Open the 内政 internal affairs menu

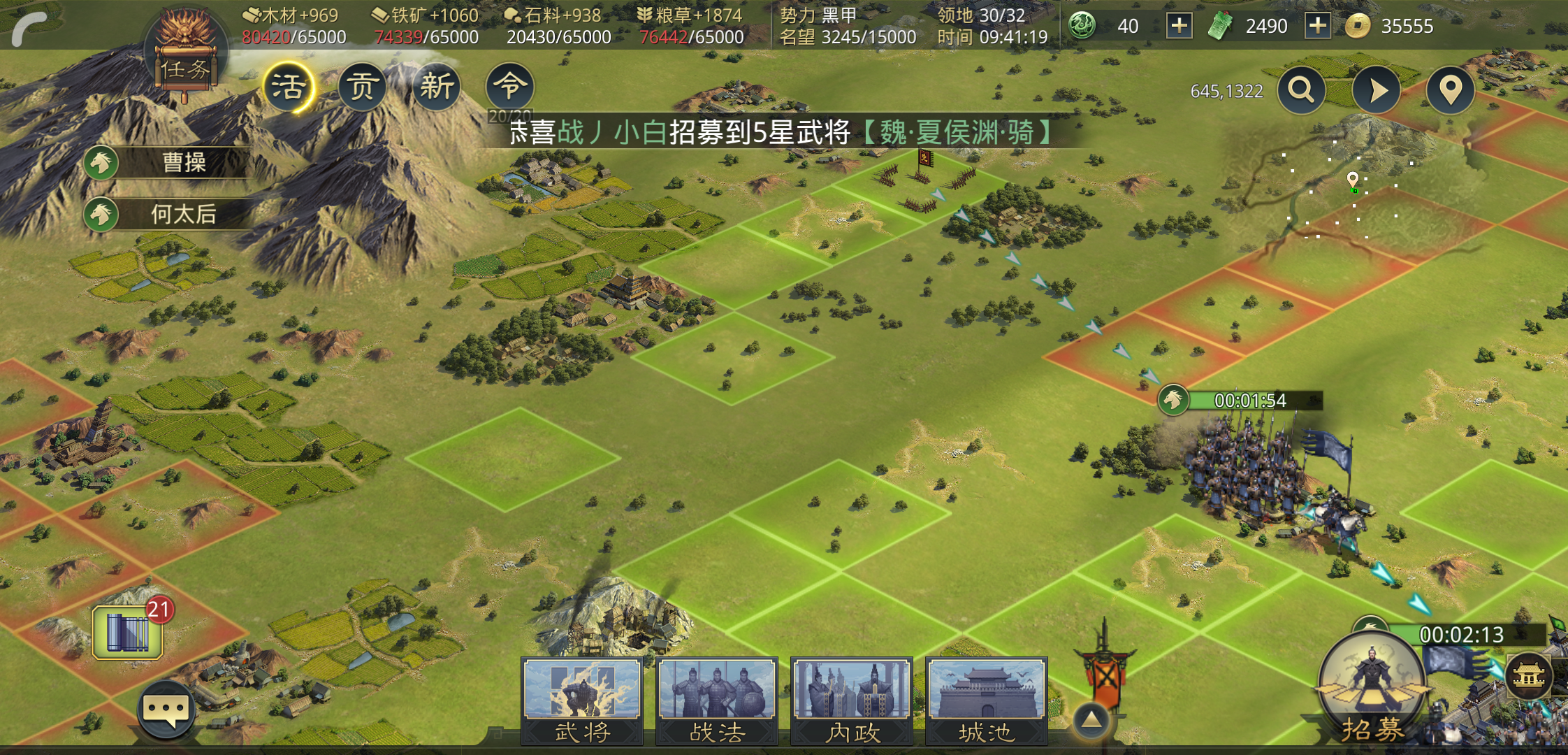point(852,700)
